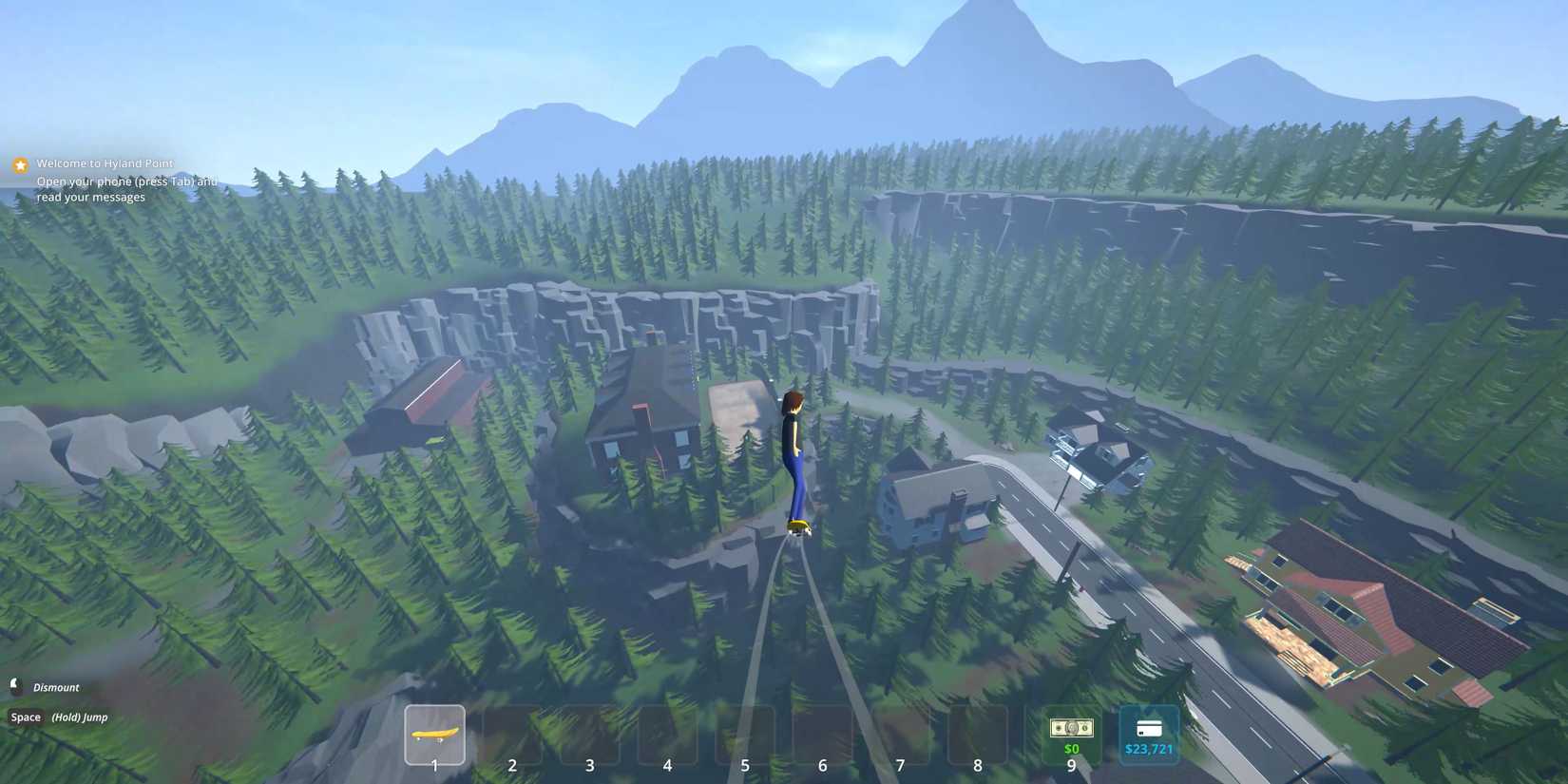
Task: Click the Space (Hold) Jump hint
Action: point(57,717)
